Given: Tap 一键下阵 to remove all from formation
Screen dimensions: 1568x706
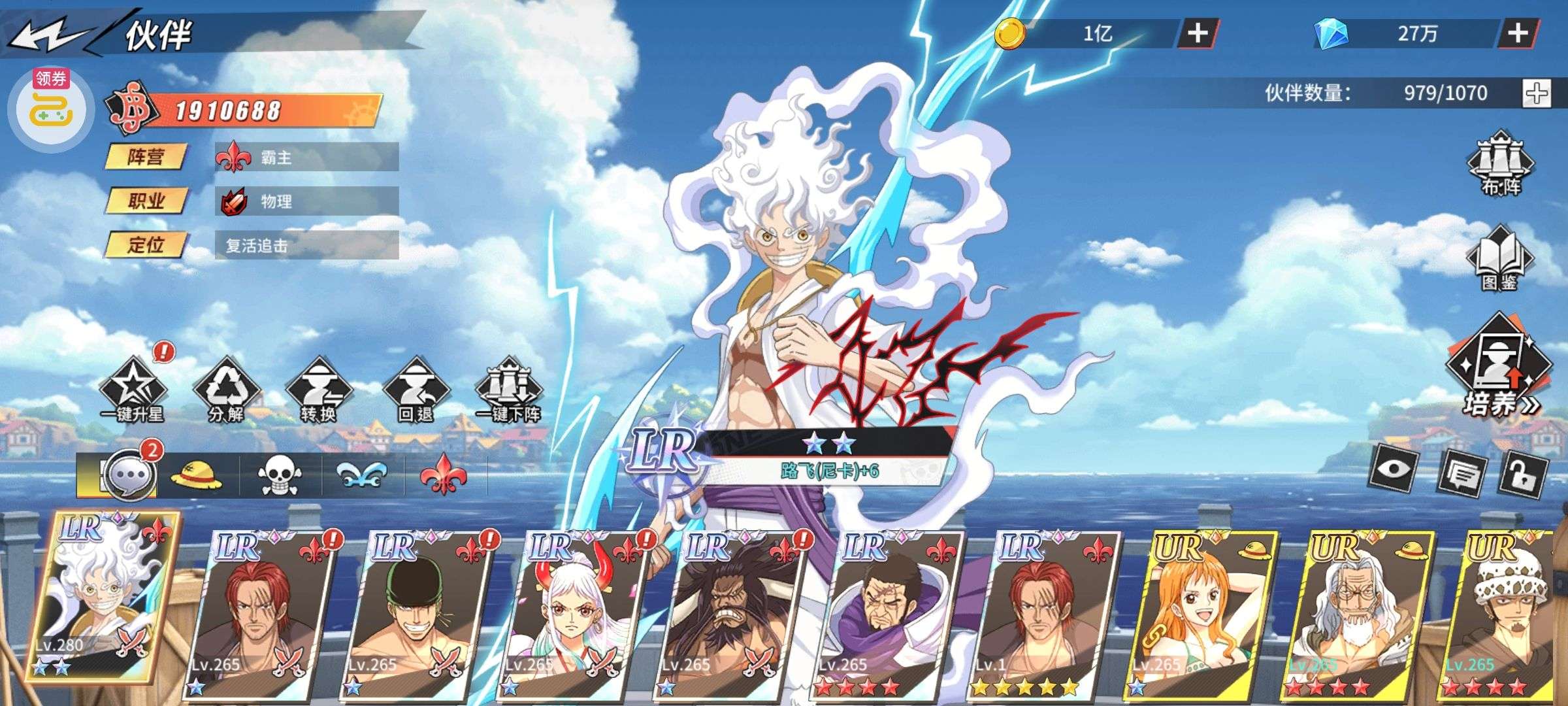Looking at the screenshot, I should (x=508, y=390).
